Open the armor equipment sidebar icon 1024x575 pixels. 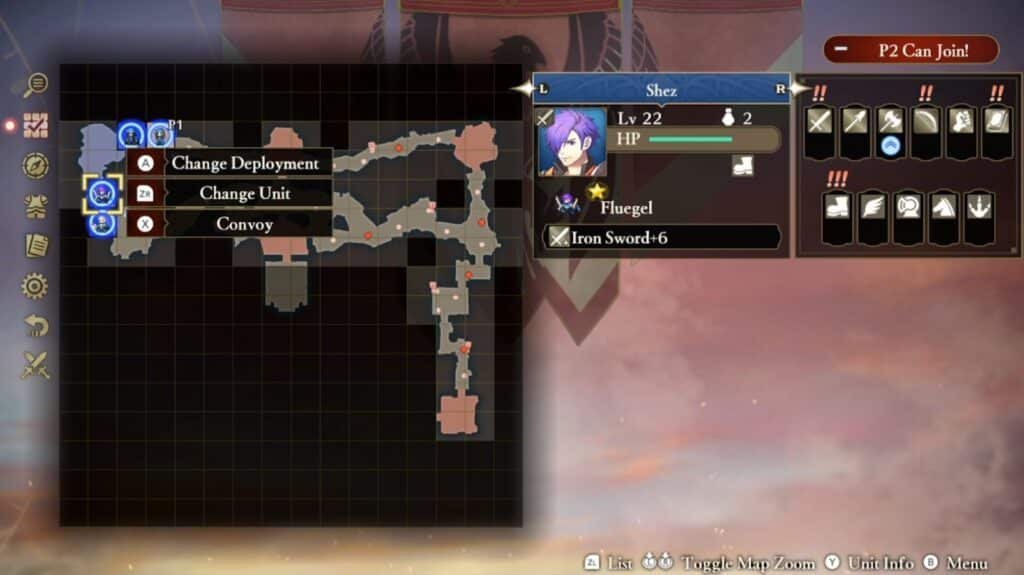tap(36, 206)
